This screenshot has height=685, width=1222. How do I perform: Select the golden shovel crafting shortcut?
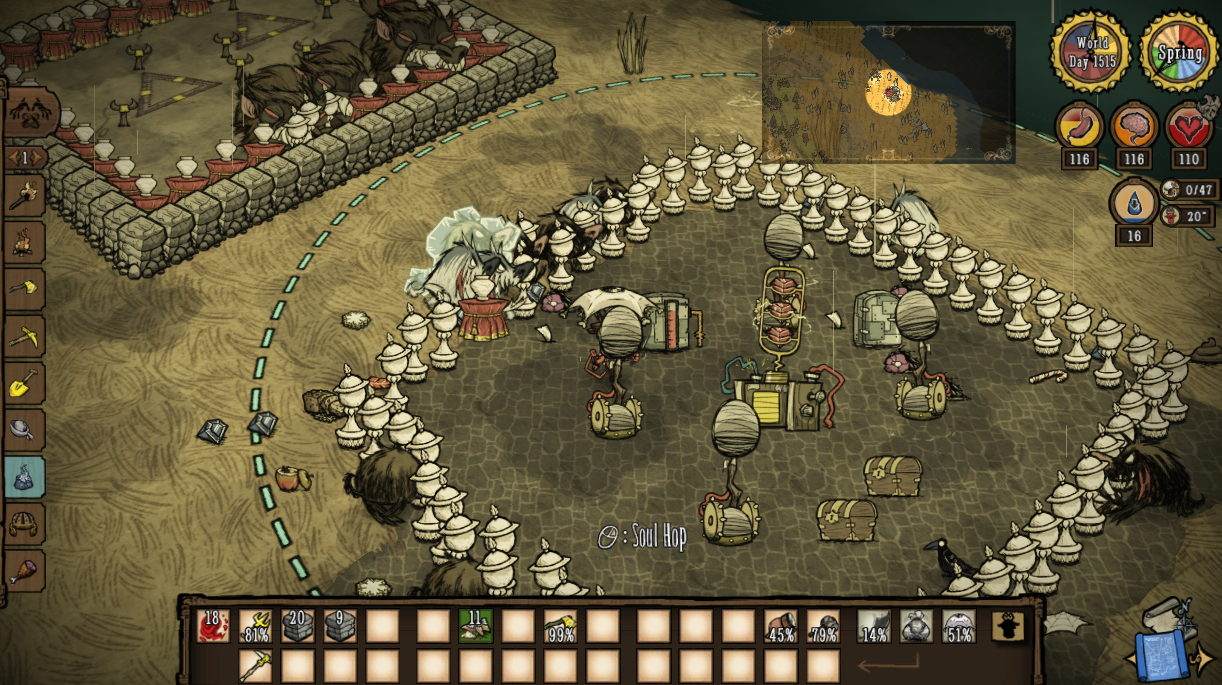coord(24,383)
